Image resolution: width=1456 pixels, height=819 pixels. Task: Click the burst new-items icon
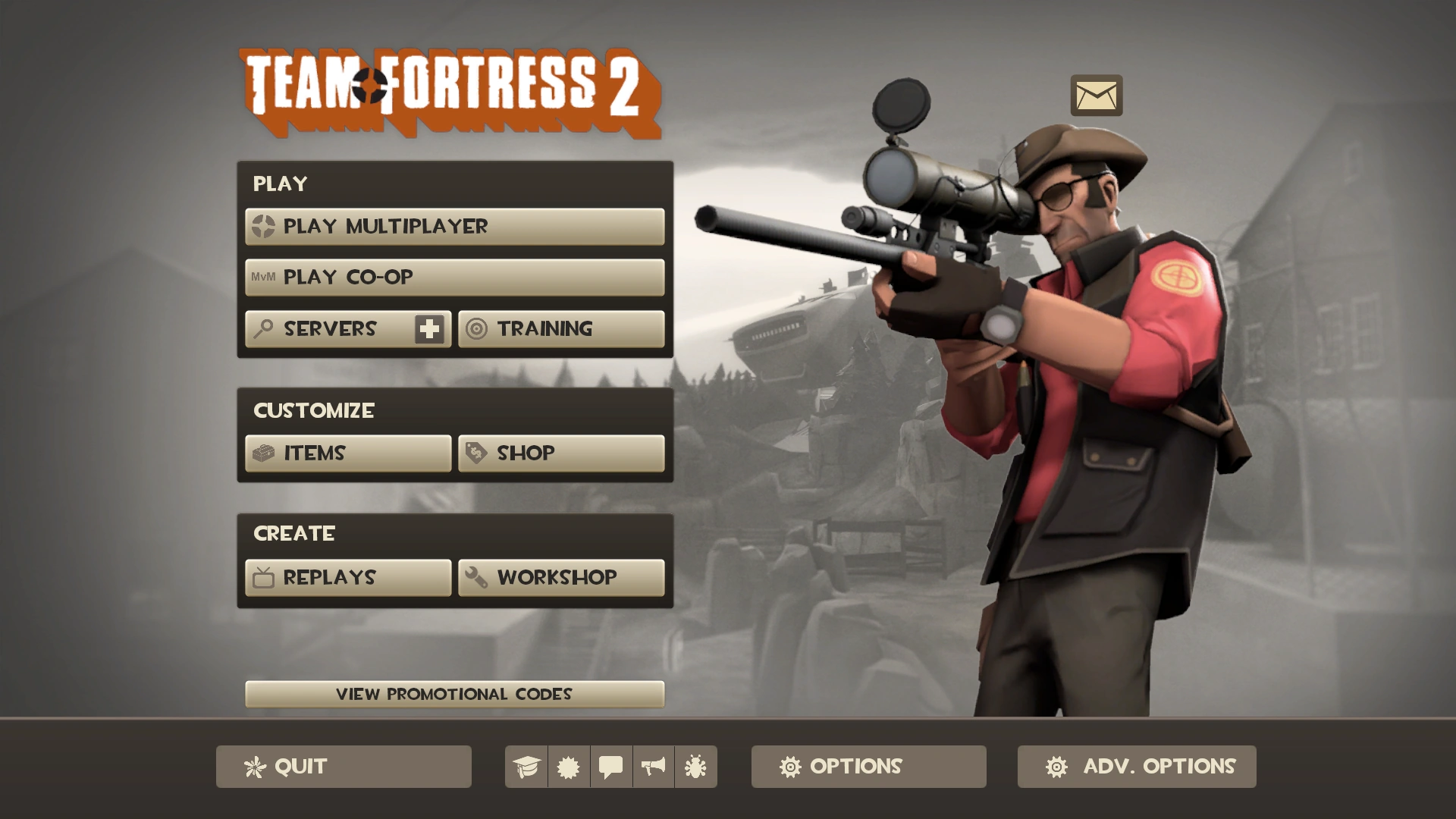[570, 767]
